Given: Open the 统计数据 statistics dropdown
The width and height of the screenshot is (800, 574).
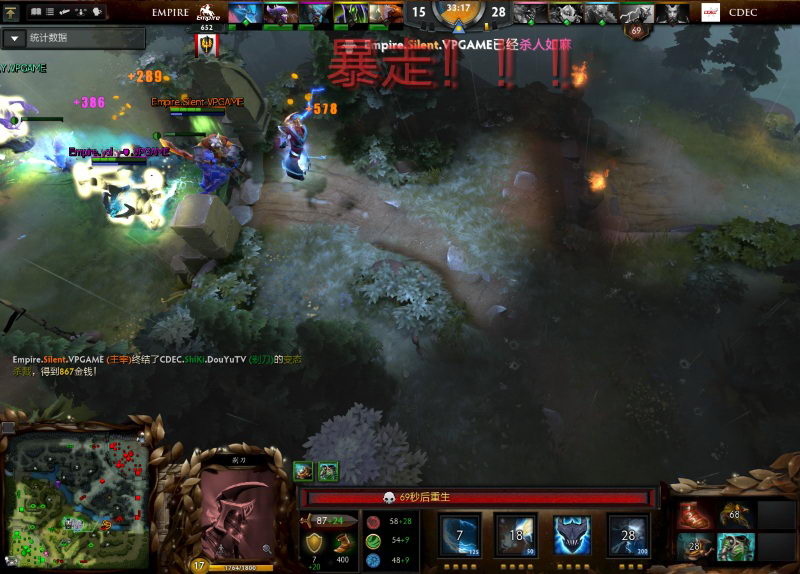Looking at the screenshot, I should pos(16,38).
